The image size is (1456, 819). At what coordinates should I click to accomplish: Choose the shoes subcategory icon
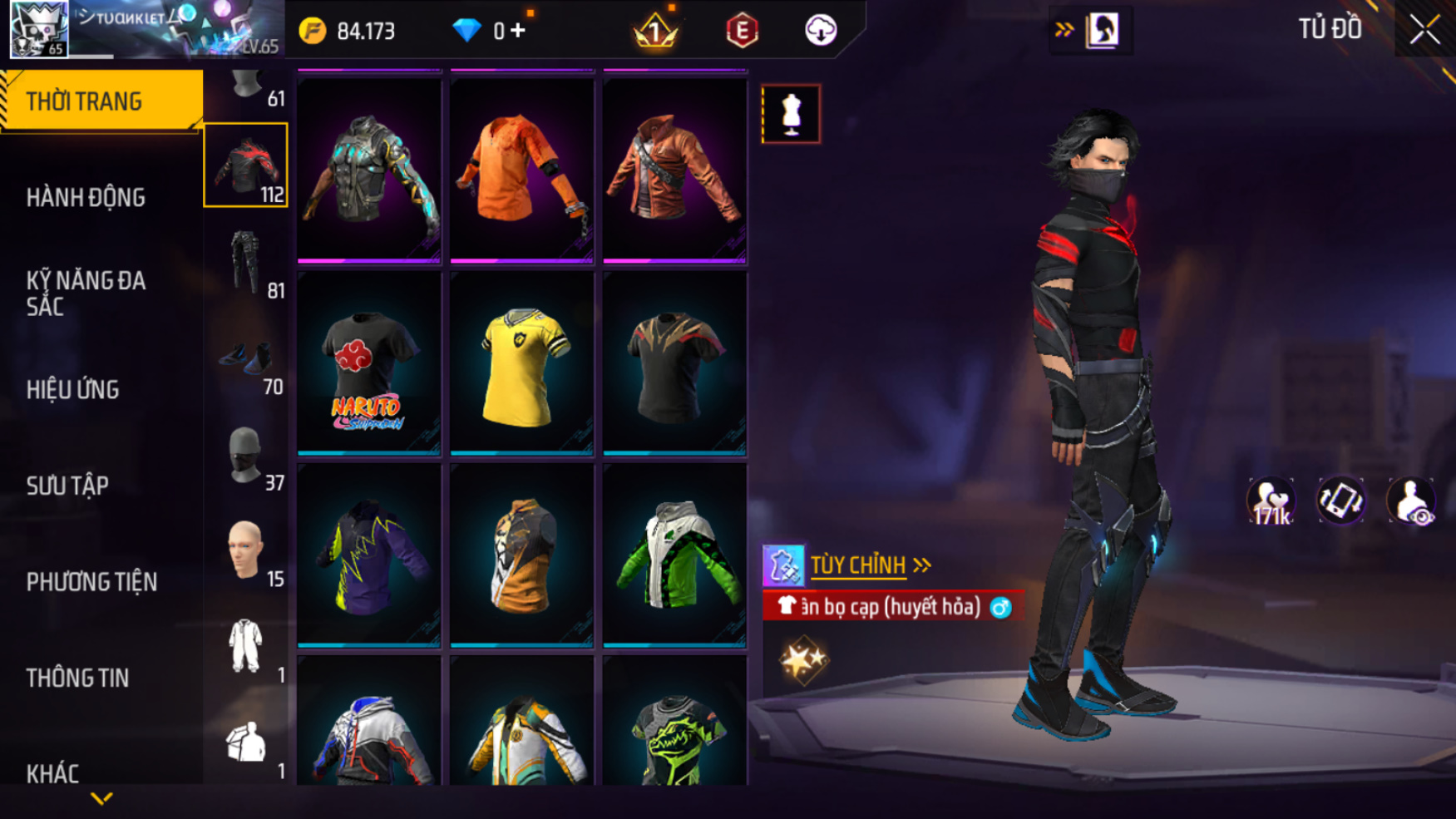[245, 358]
